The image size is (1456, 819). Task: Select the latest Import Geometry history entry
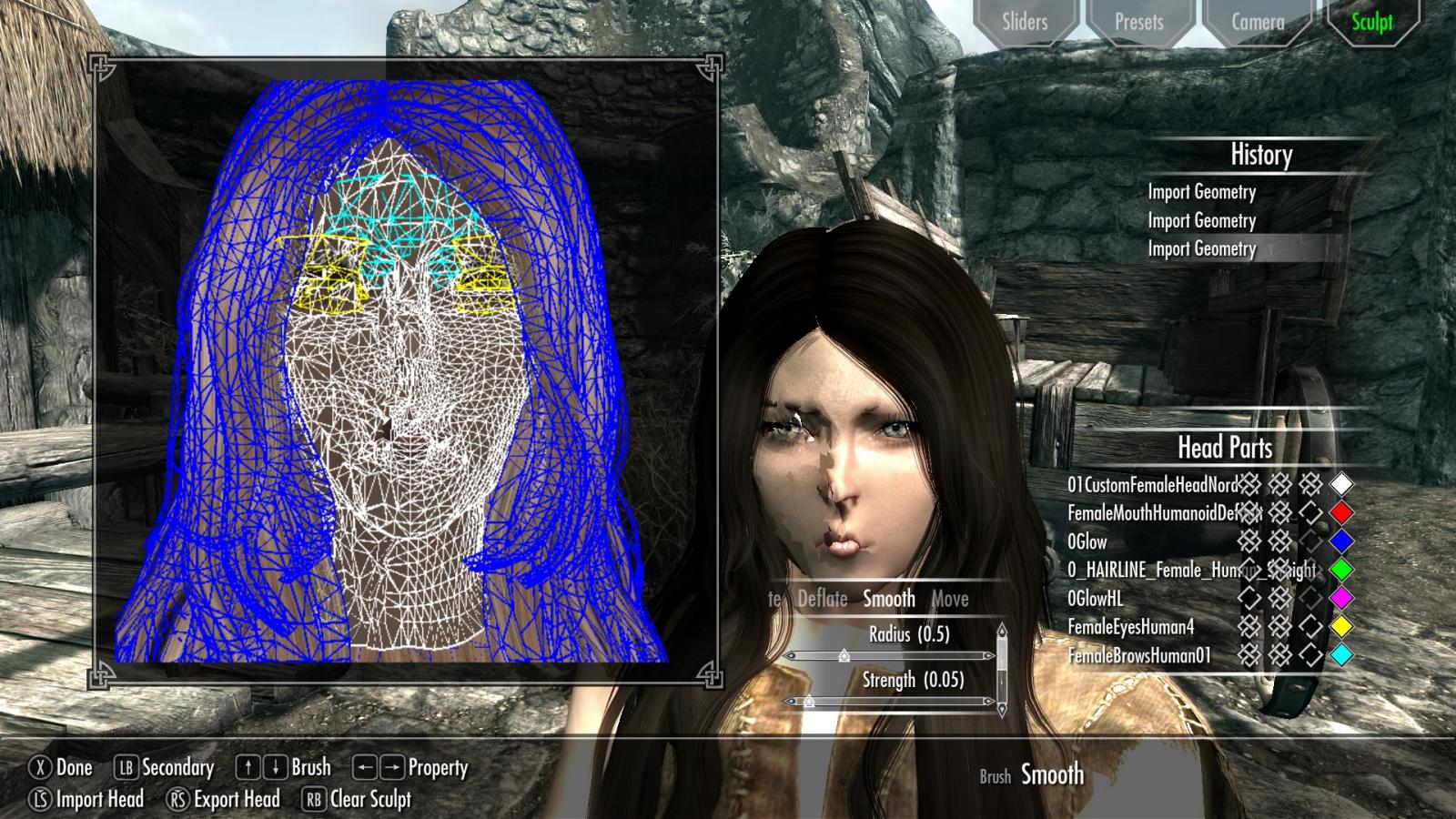[1203, 248]
